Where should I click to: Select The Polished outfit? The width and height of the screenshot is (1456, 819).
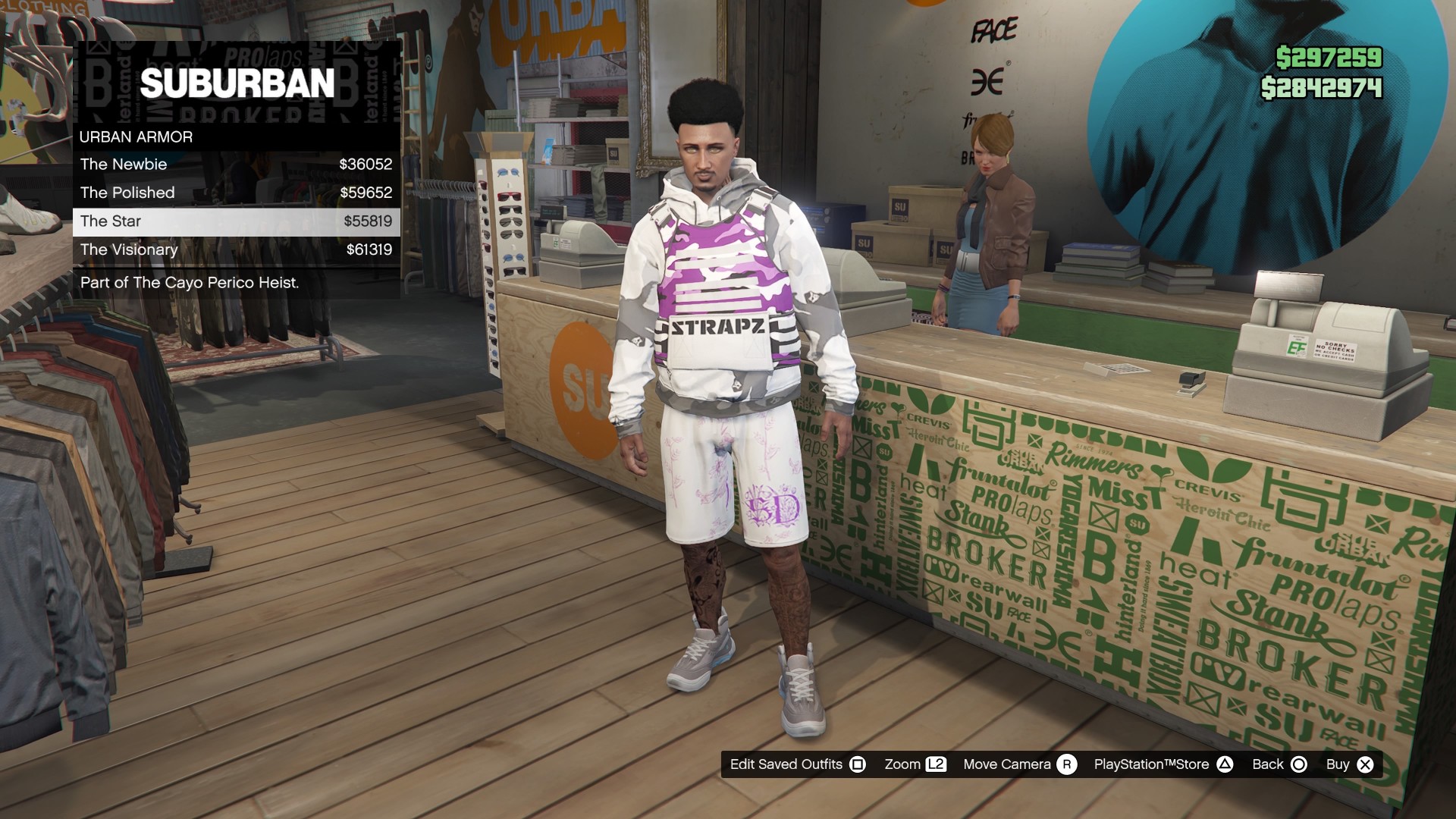(x=127, y=193)
